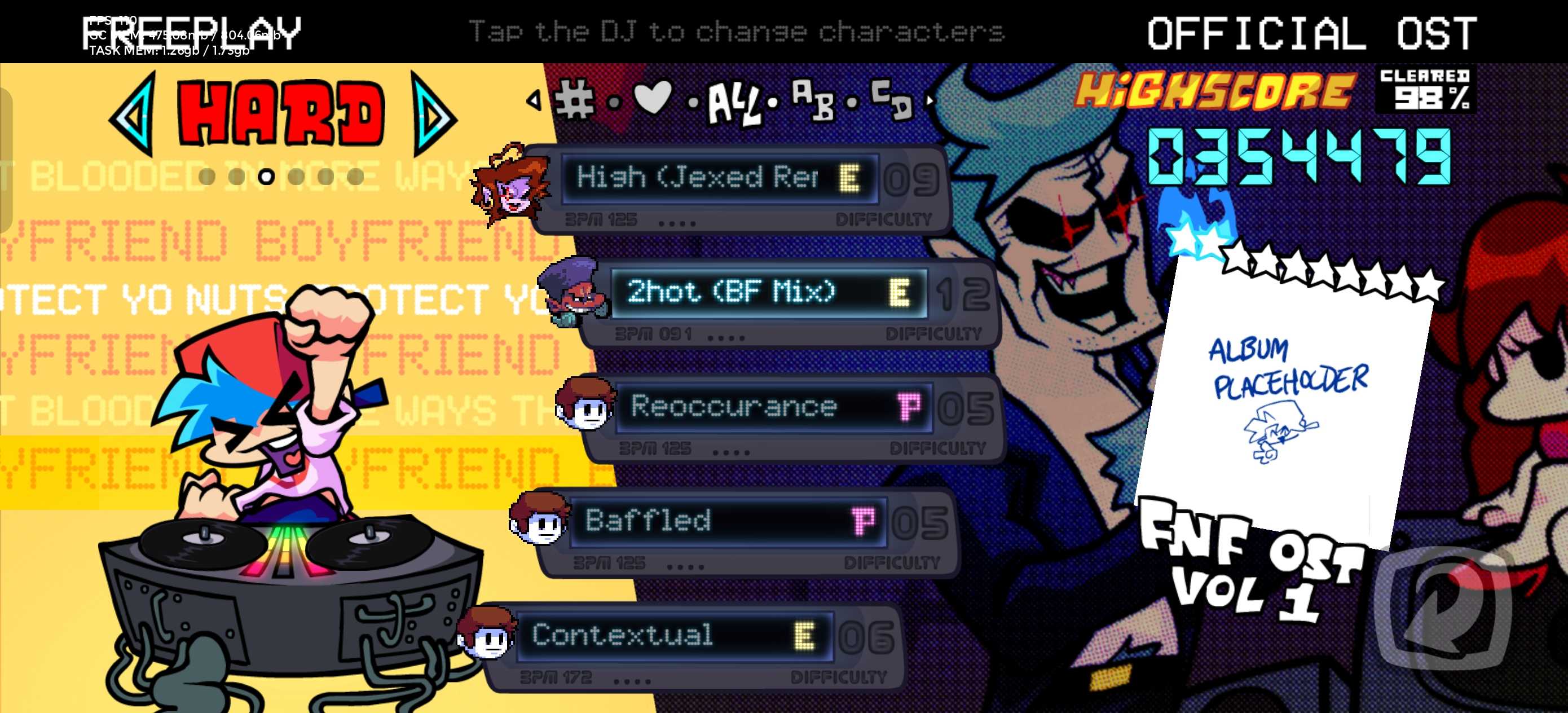
Task: Select the High (Jexed Remix) song
Action: (718, 178)
